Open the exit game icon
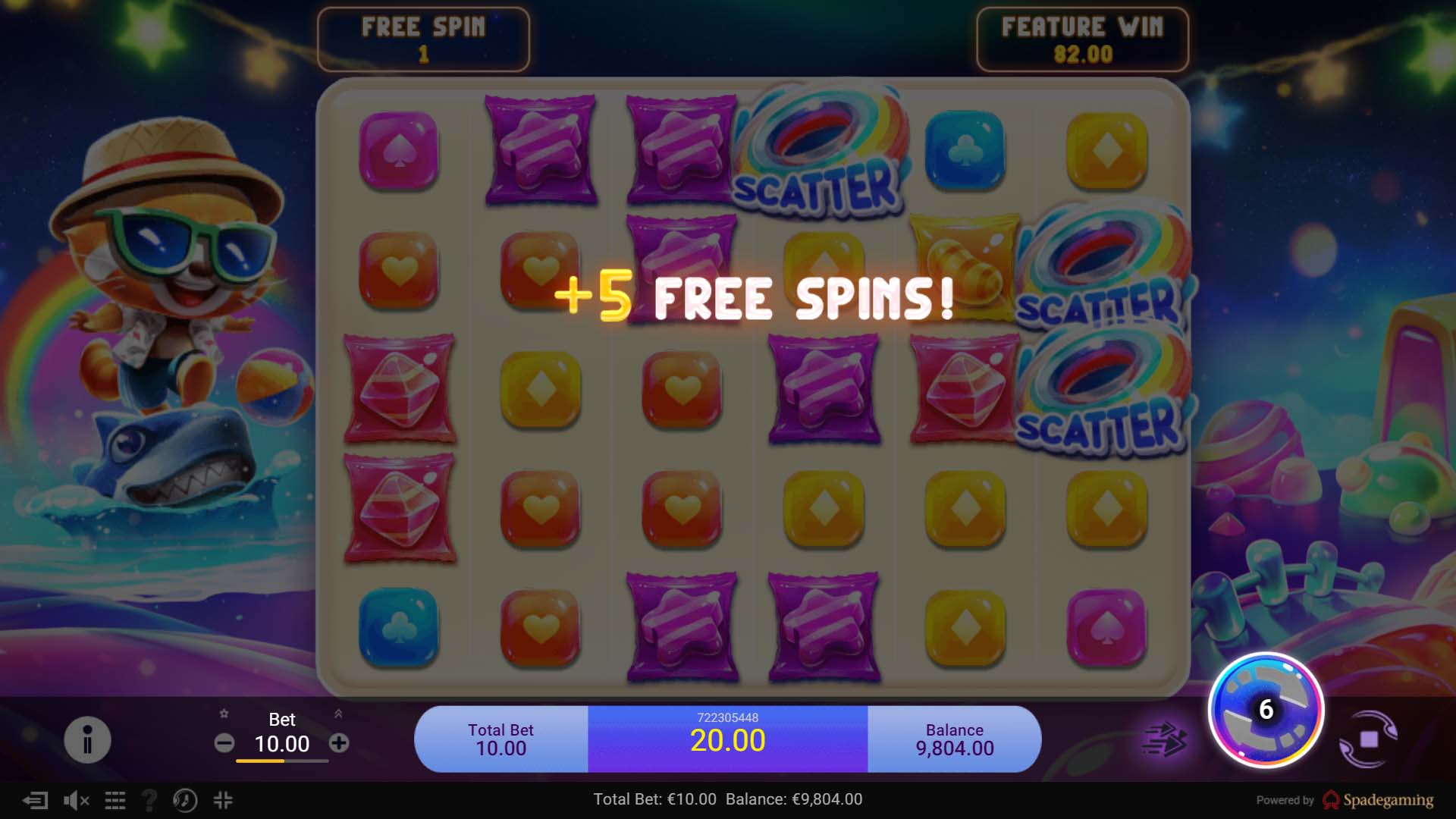This screenshot has height=819, width=1456. point(34,799)
